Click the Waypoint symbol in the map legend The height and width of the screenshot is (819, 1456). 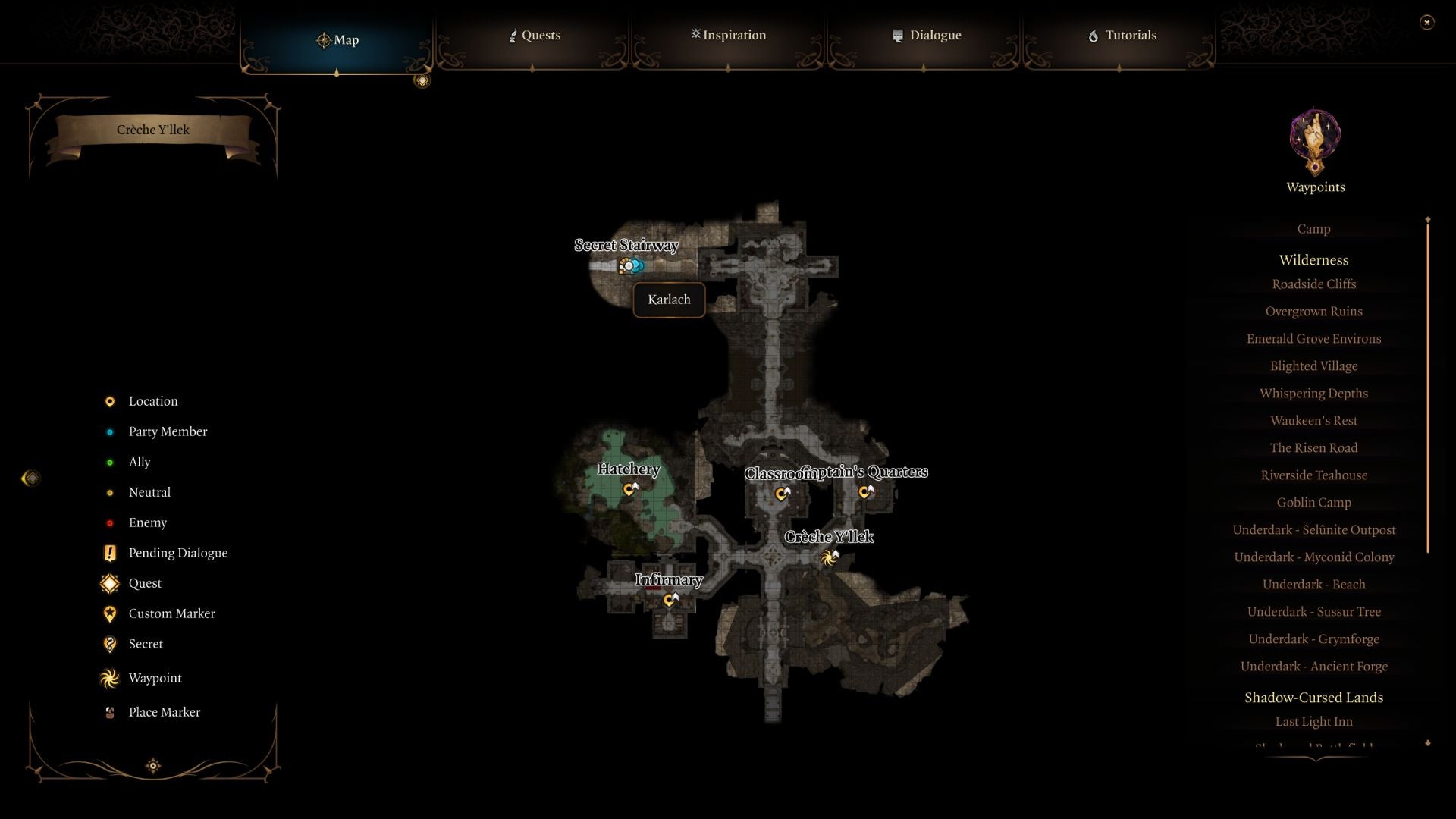coord(109,678)
